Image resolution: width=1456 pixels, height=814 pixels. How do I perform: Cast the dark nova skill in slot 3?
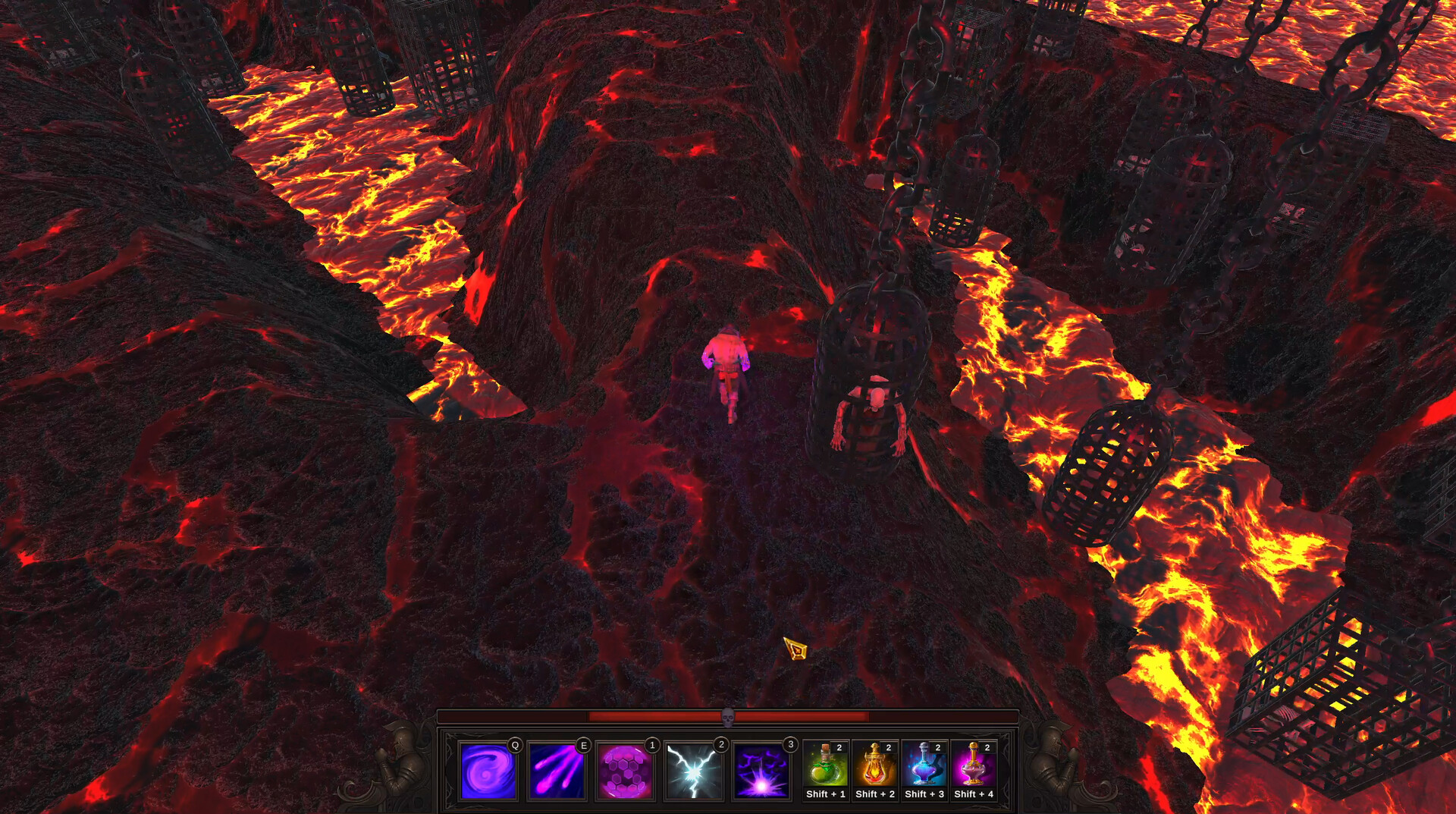click(x=761, y=772)
